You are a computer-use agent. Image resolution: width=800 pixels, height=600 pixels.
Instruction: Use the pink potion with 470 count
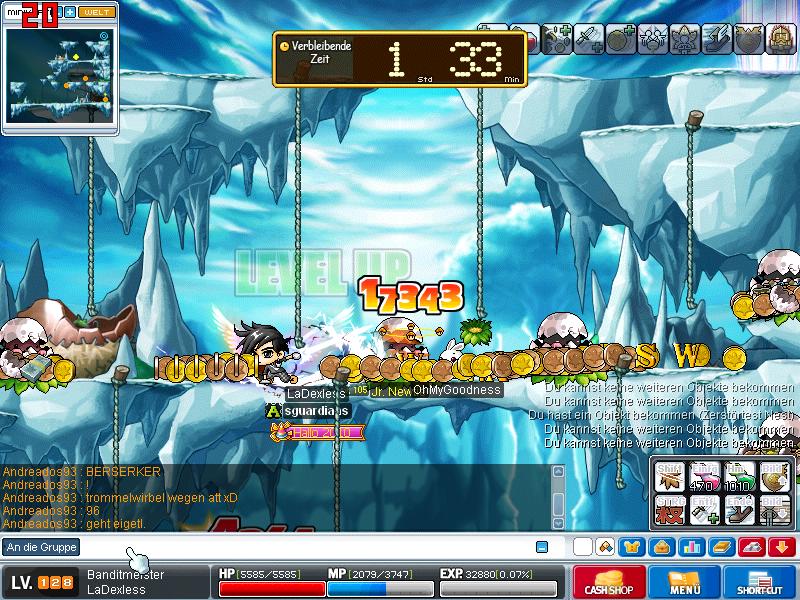coord(705,479)
